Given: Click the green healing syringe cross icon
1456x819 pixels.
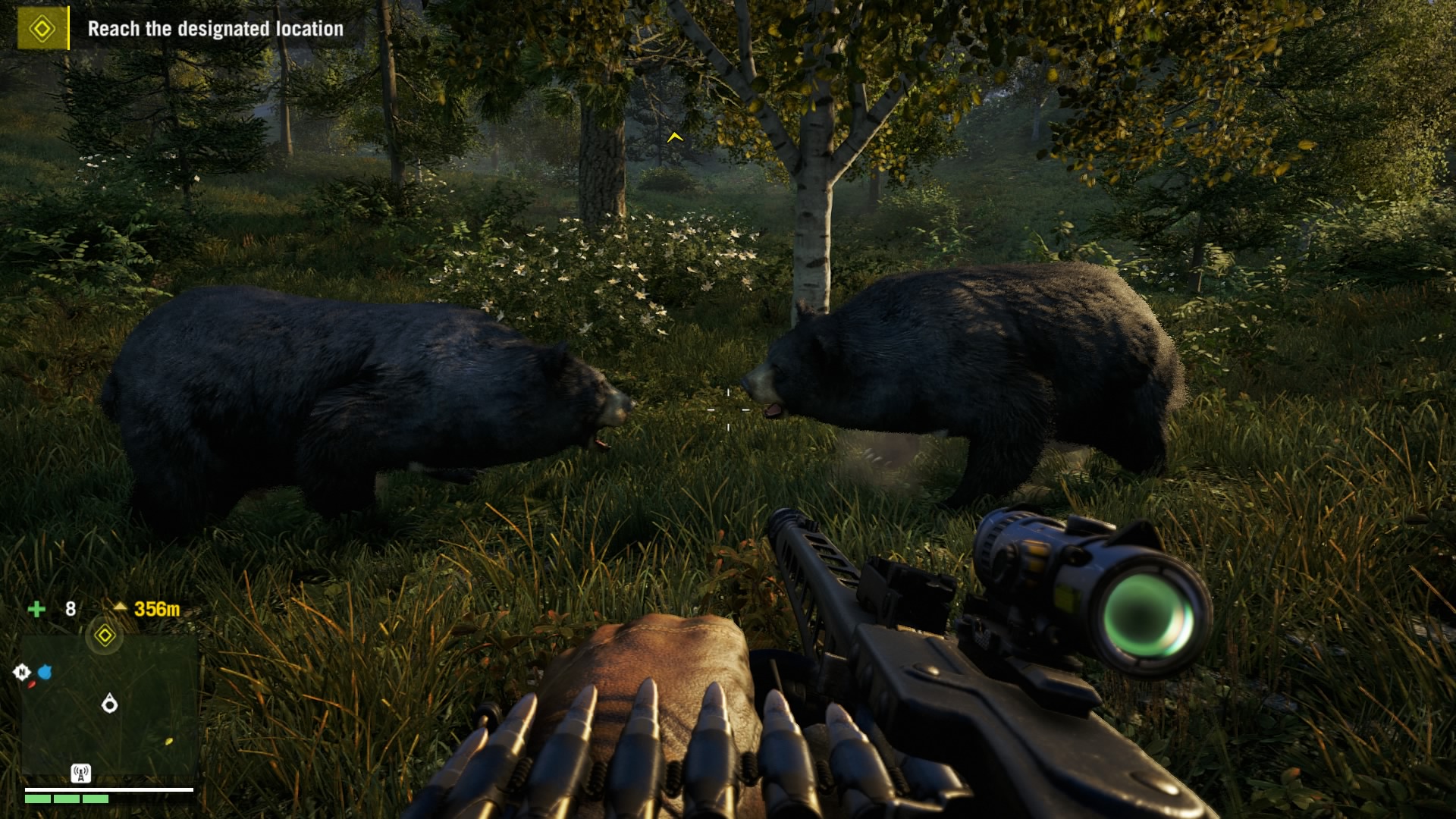Looking at the screenshot, I should [x=36, y=609].
